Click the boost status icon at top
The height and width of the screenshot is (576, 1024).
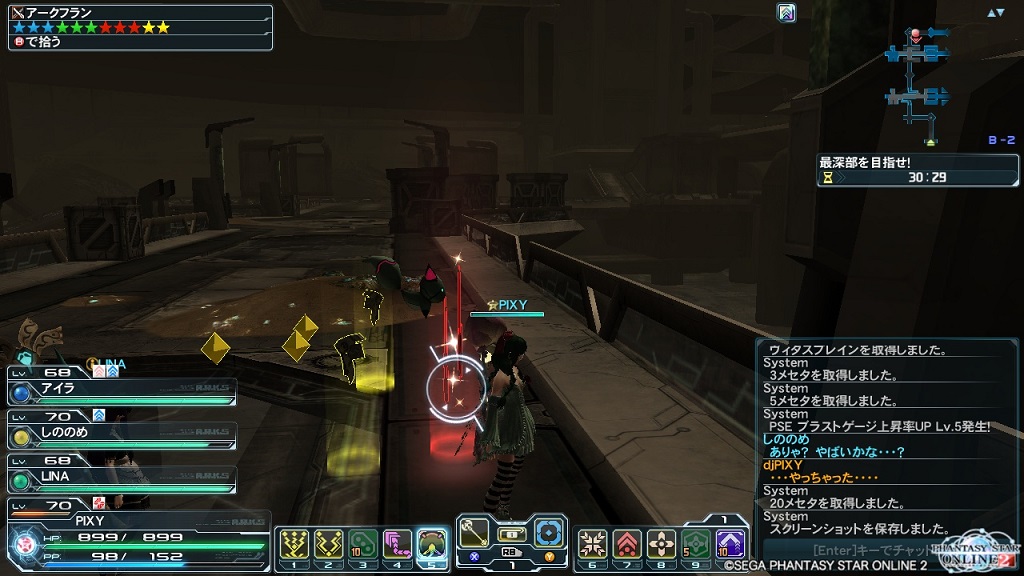point(786,13)
